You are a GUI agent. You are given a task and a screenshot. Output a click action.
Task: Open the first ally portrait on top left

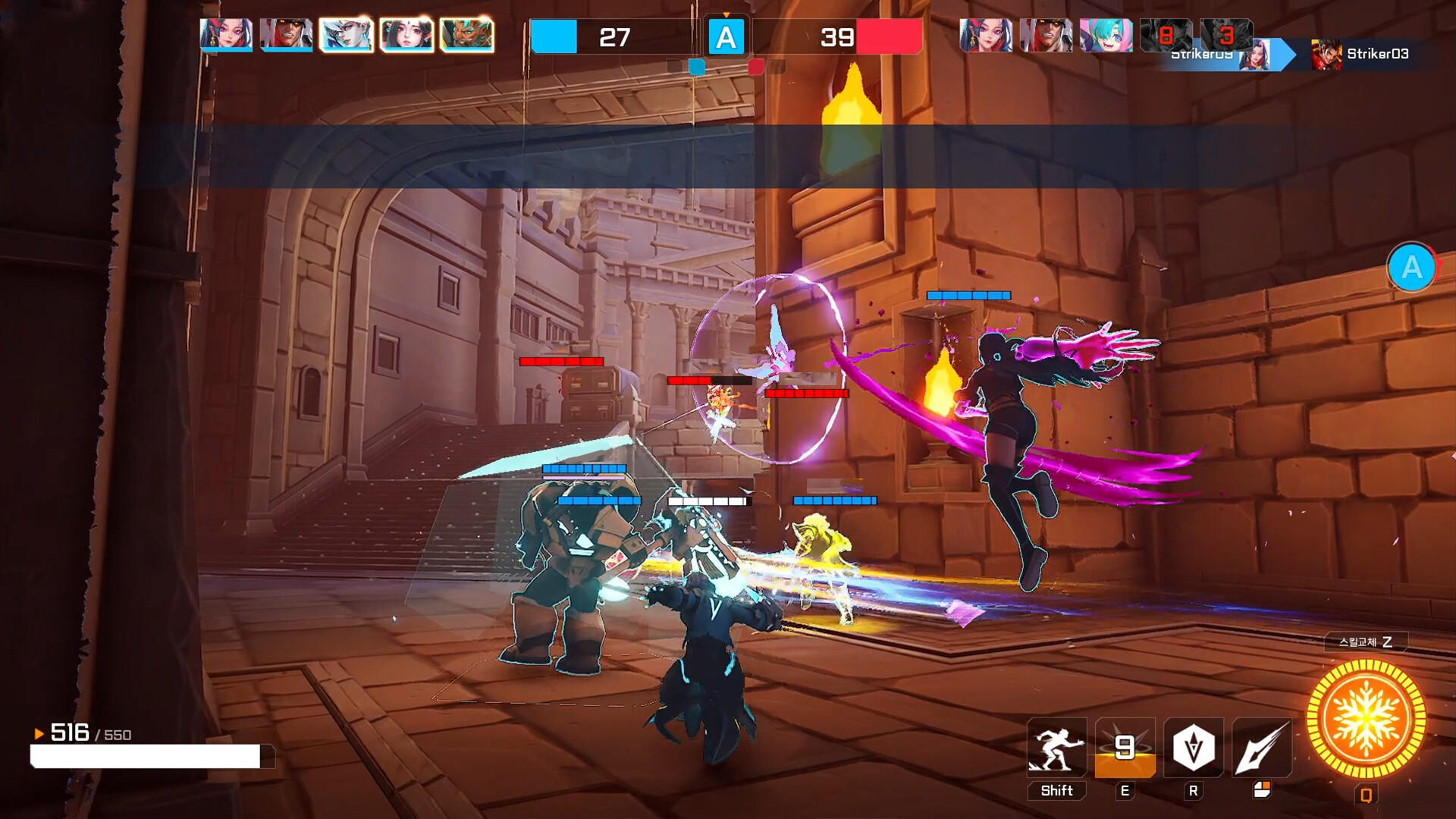coord(224,34)
